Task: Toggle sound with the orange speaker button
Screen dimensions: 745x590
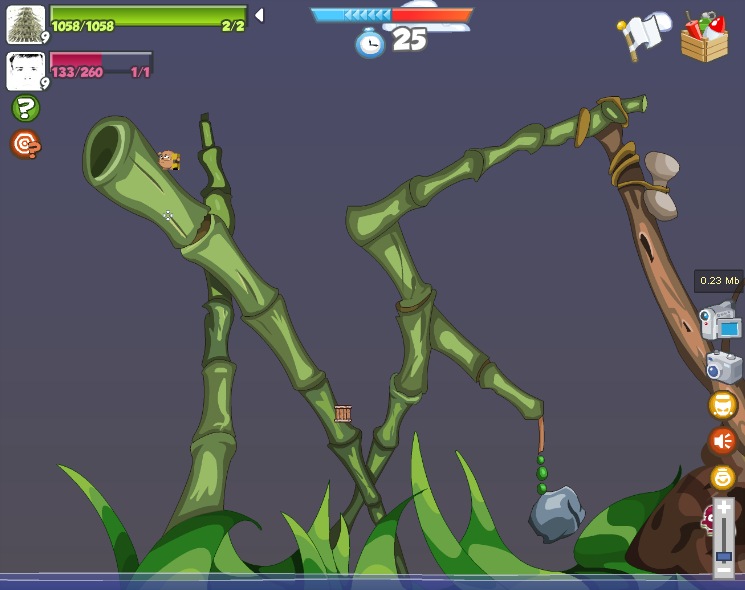Action: click(x=722, y=441)
